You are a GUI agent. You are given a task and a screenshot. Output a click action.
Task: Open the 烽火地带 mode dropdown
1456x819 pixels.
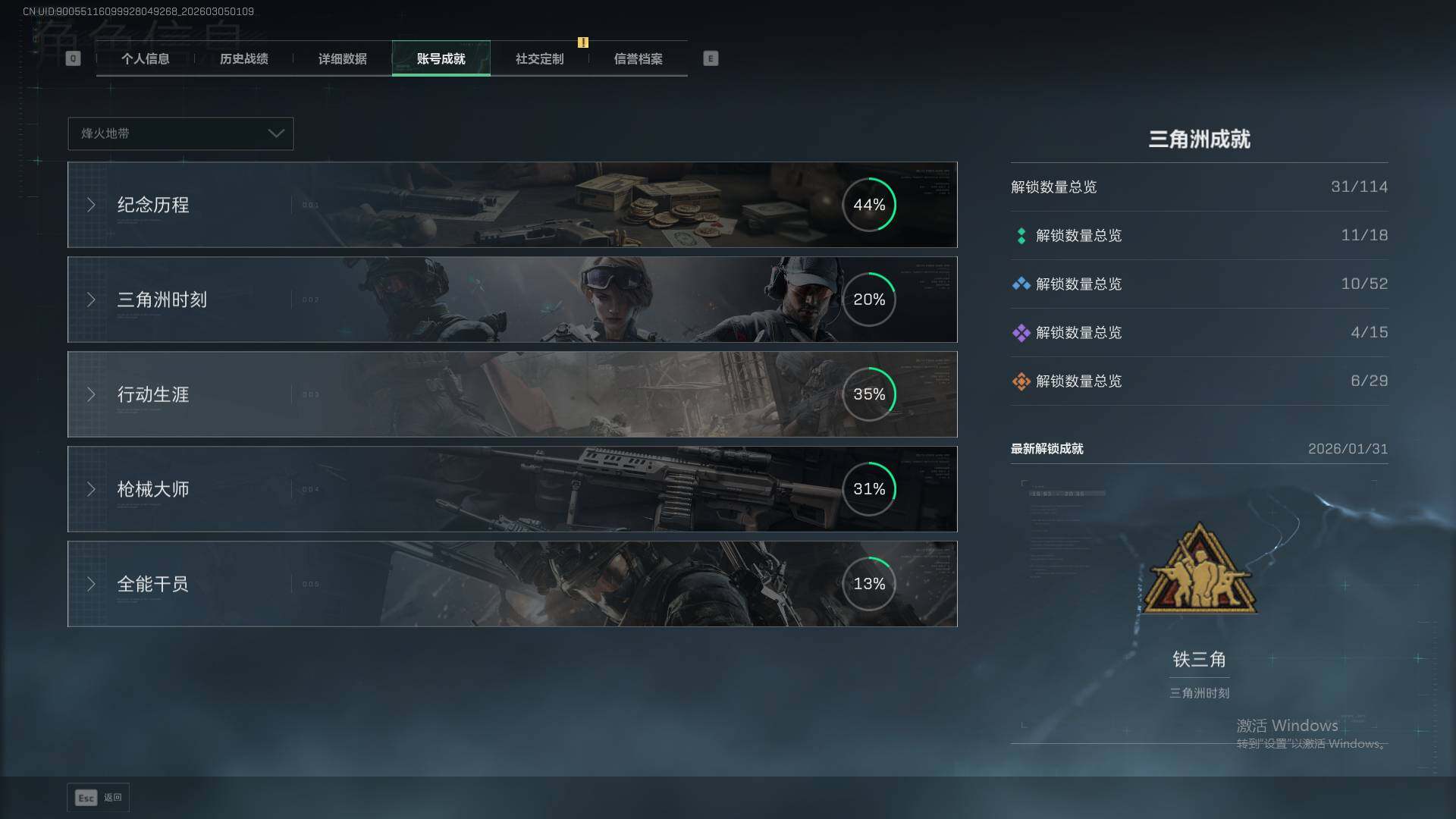(180, 133)
